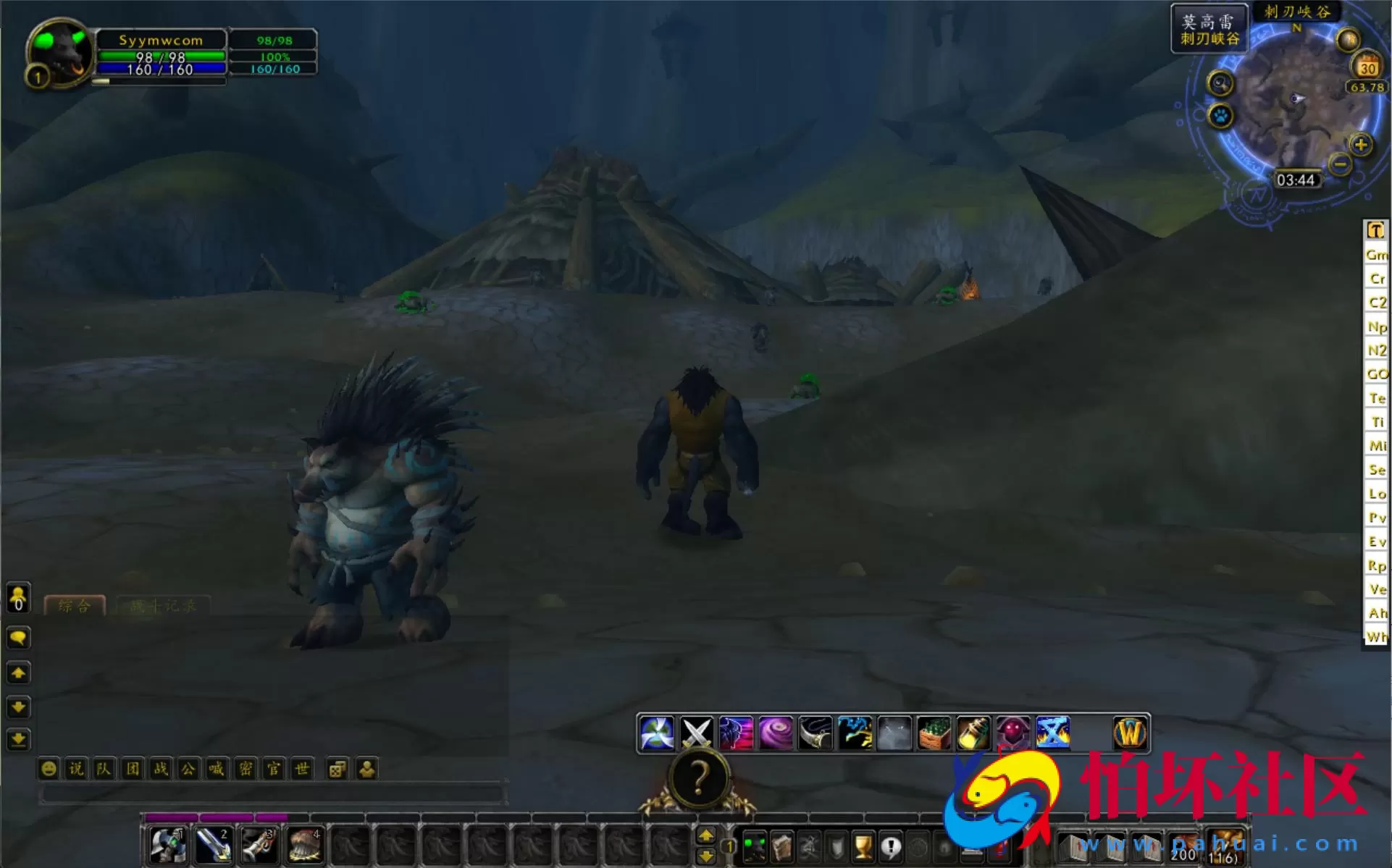Open the 战斗记录 chat tab
Image resolution: width=1392 pixels, height=868 pixels.
163,607
